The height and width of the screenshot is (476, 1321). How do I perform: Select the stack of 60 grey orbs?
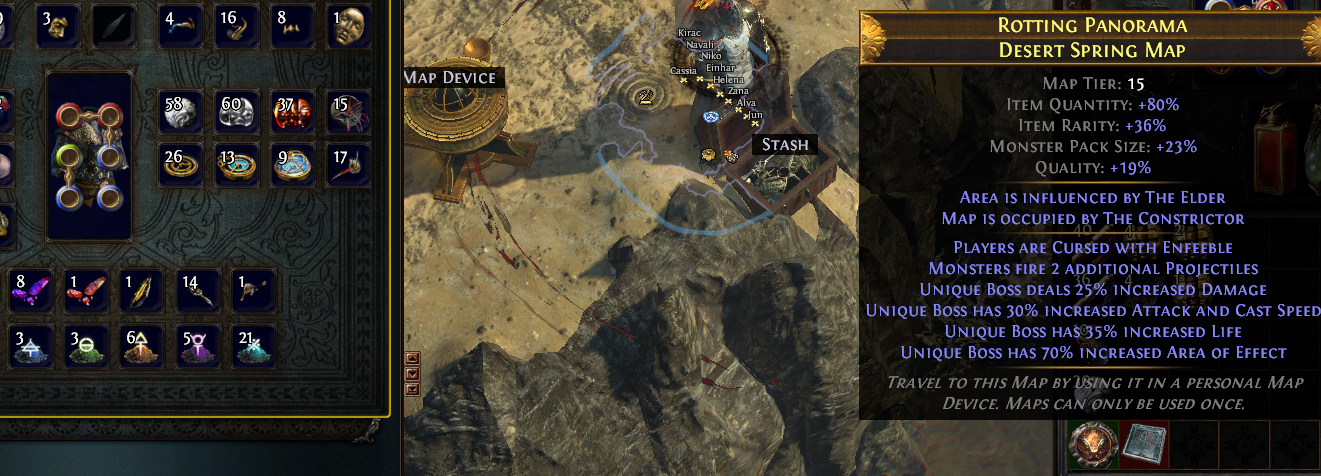point(239,112)
